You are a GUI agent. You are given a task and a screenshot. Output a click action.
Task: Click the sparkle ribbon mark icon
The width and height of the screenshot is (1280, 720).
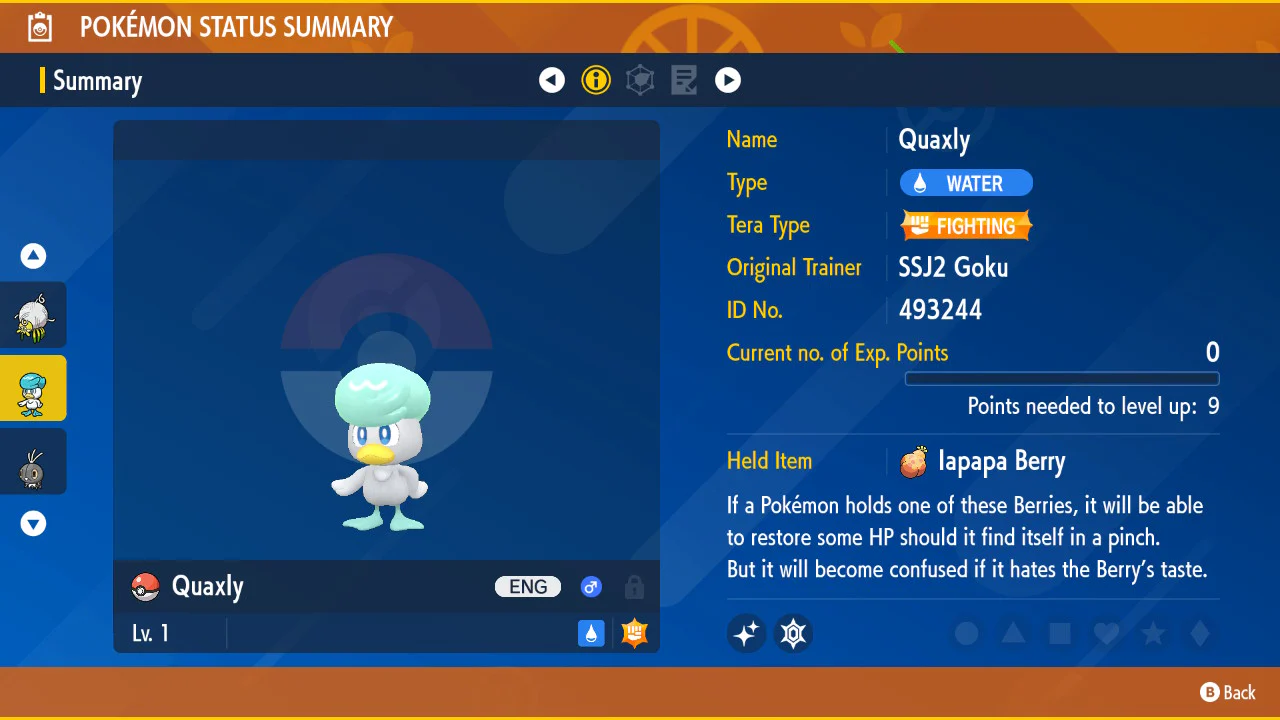(x=746, y=633)
